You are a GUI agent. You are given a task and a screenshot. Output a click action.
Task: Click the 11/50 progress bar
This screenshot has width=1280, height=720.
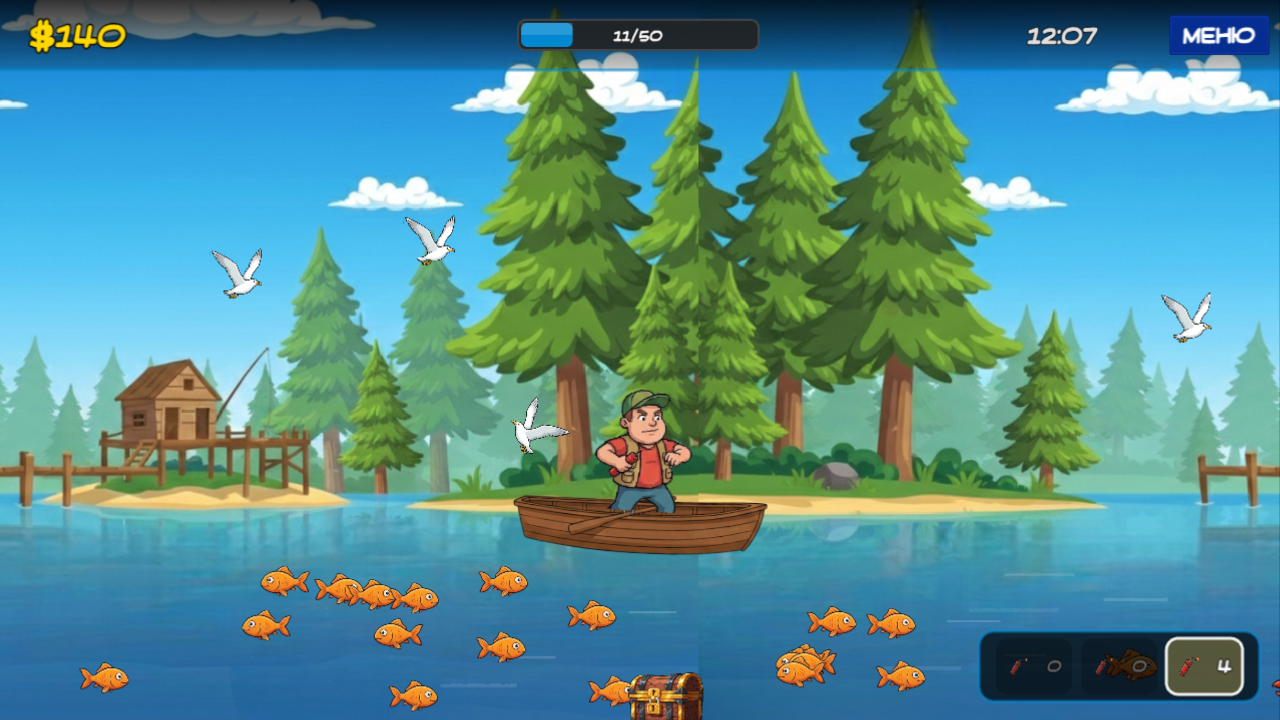(638, 34)
